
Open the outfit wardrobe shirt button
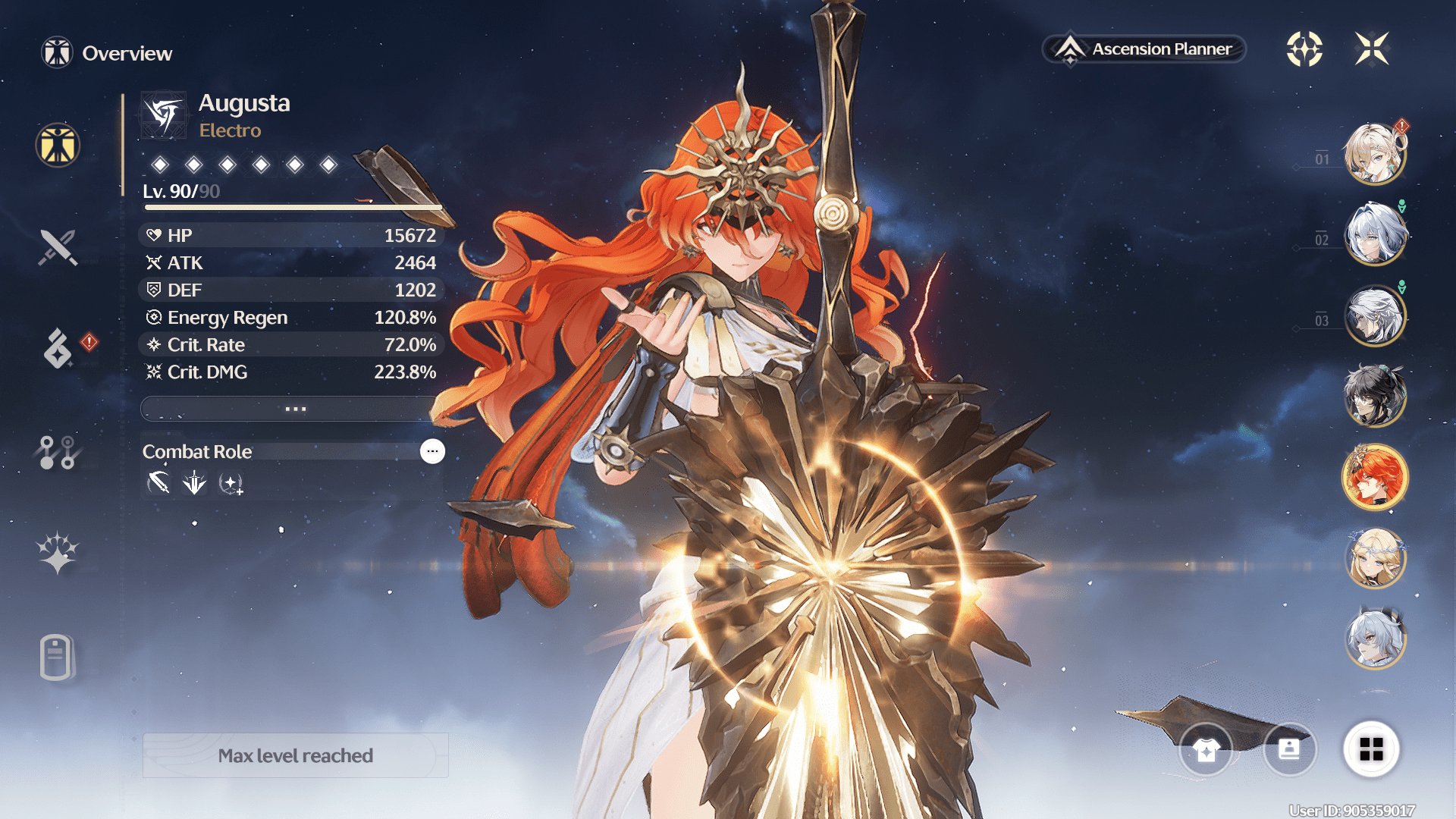1206,750
